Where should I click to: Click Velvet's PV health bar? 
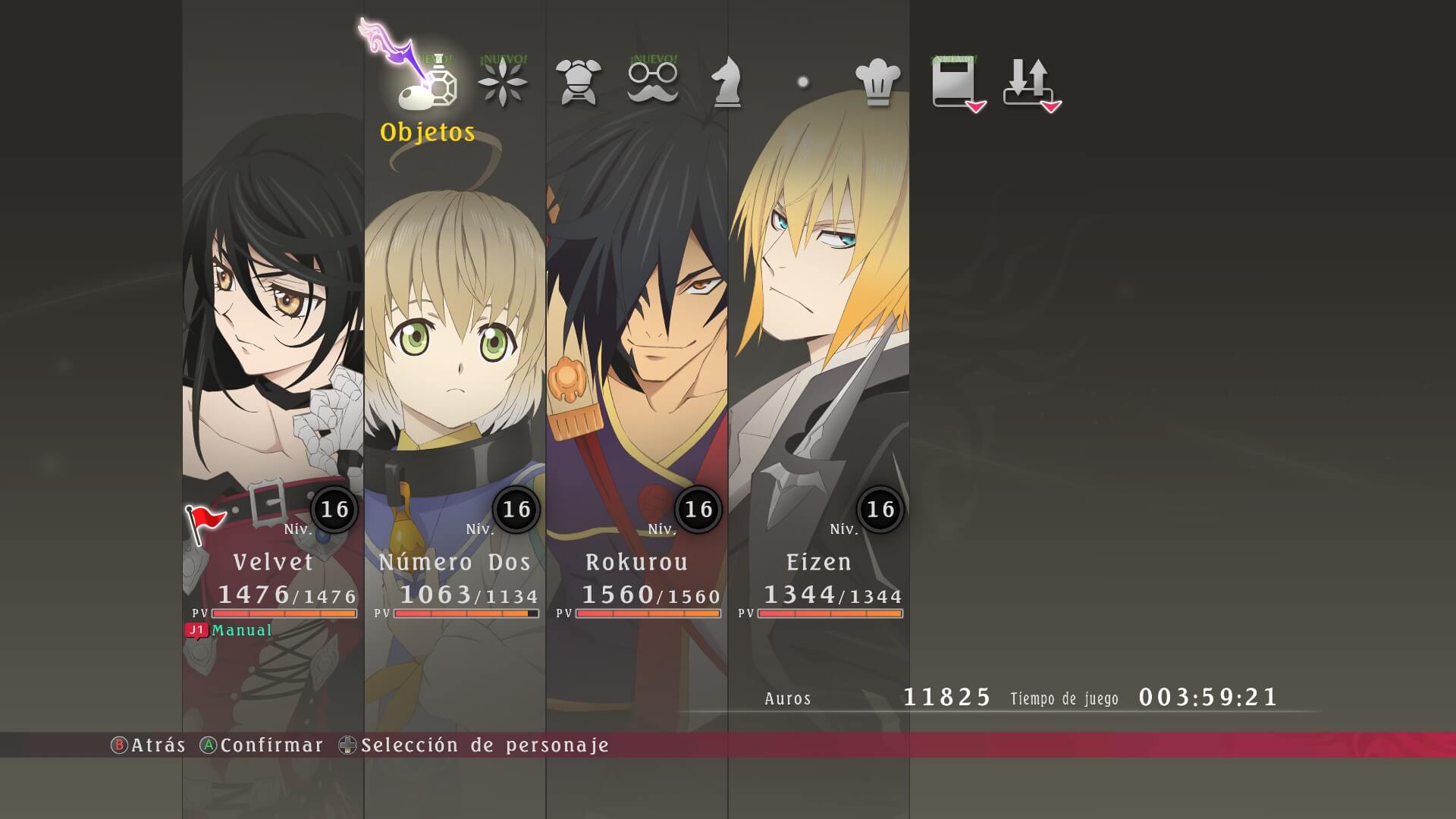(x=287, y=613)
